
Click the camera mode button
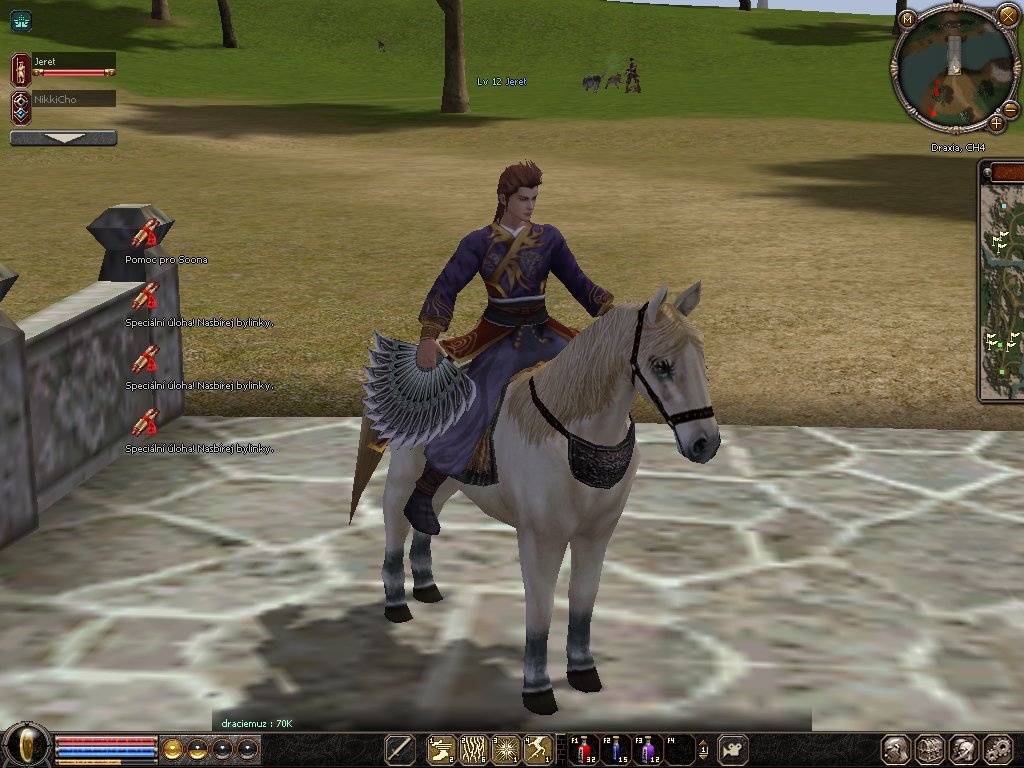point(733,749)
